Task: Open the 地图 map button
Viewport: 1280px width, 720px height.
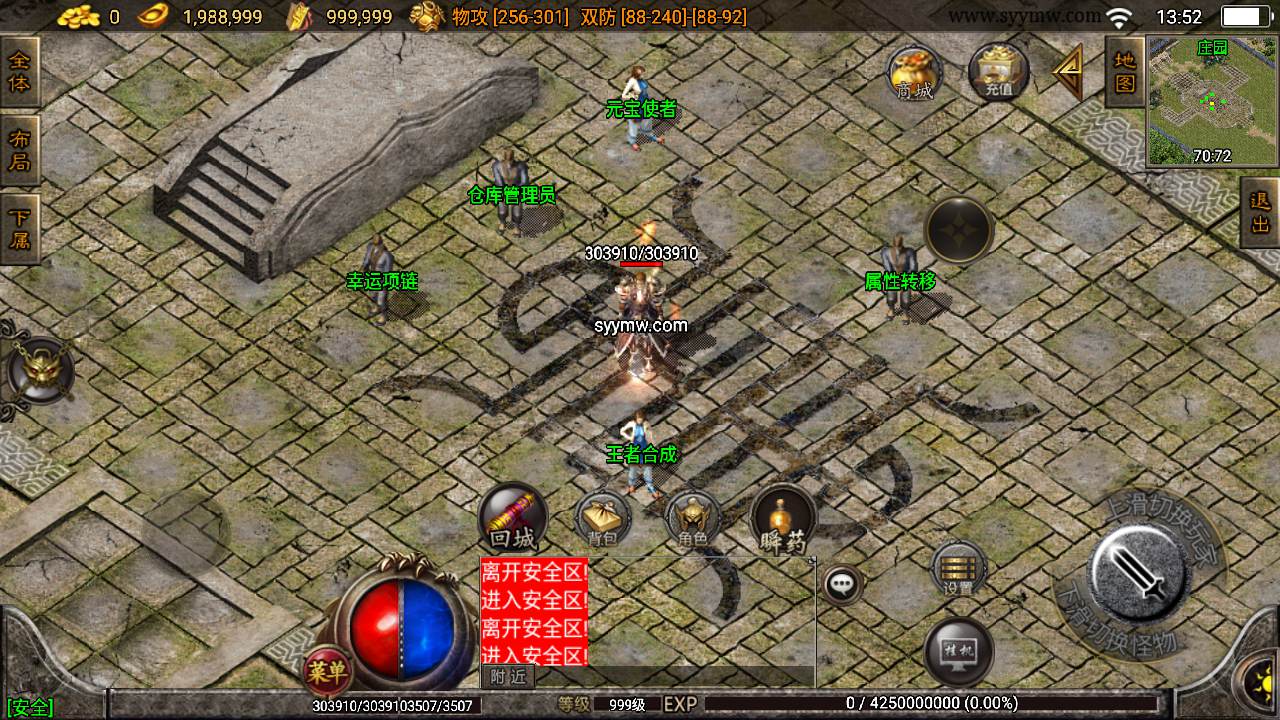Action: tap(1125, 71)
